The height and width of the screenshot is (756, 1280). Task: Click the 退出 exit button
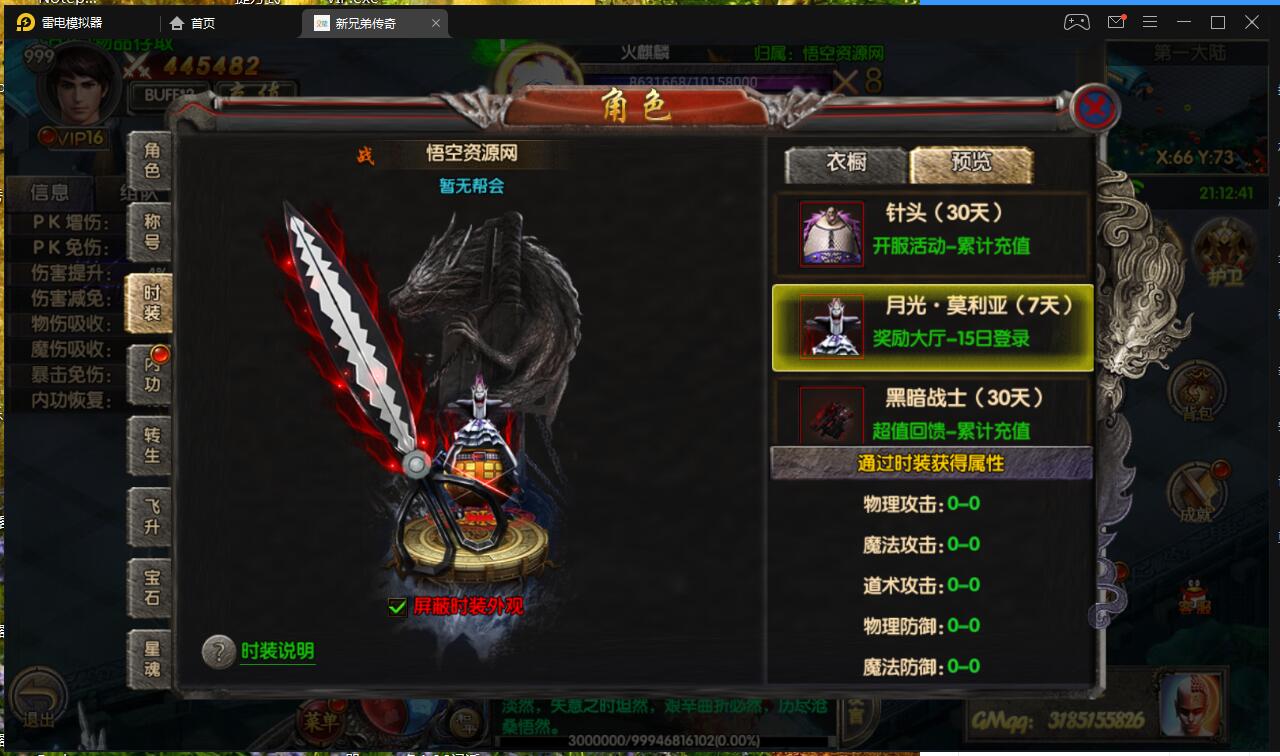coord(39,697)
